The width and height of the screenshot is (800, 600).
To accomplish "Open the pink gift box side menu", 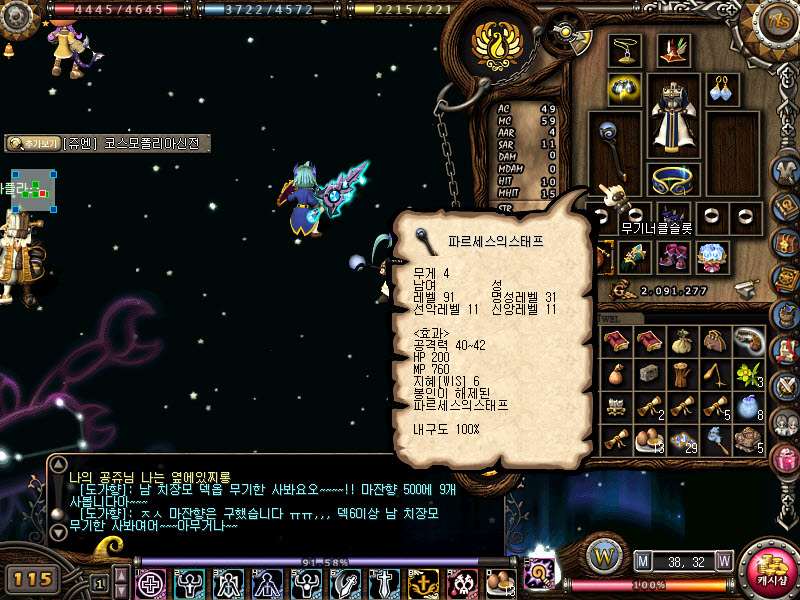I will pyautogui.click(x=785, y=459).
